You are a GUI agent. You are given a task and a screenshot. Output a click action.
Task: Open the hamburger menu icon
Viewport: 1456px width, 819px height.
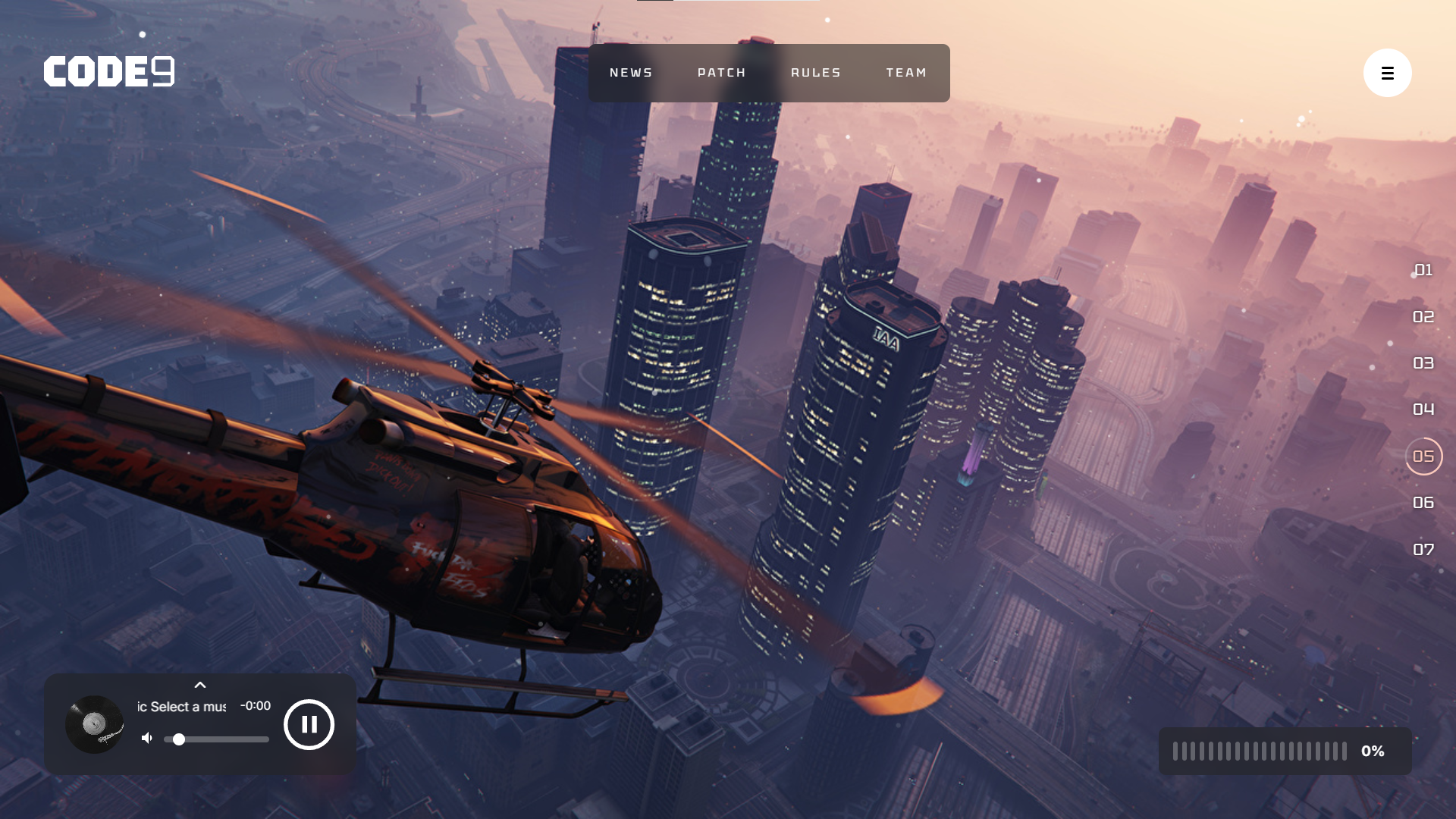click(1388, 73)
